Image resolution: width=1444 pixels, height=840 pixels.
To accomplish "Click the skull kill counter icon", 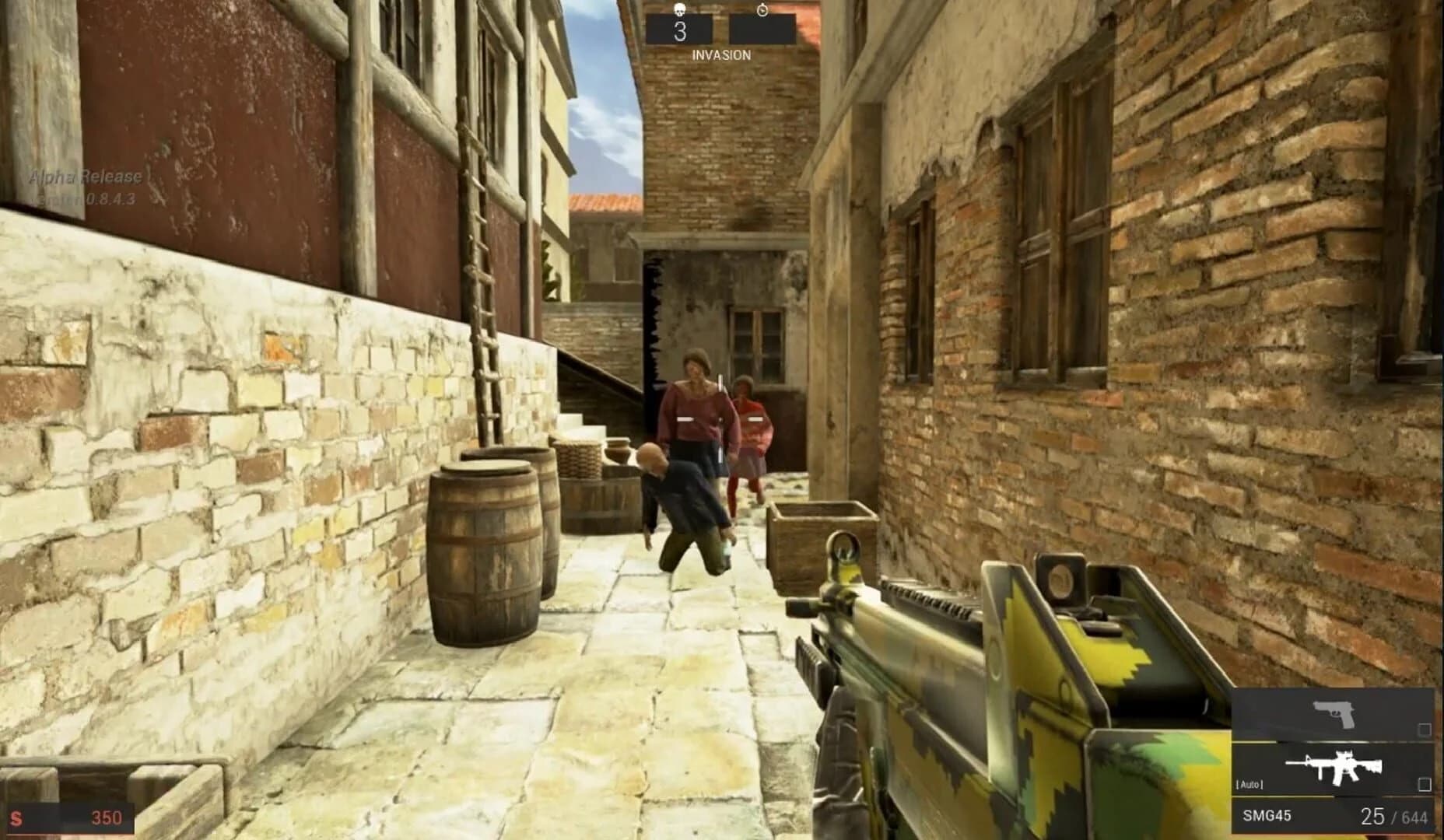I will (679, 9).
